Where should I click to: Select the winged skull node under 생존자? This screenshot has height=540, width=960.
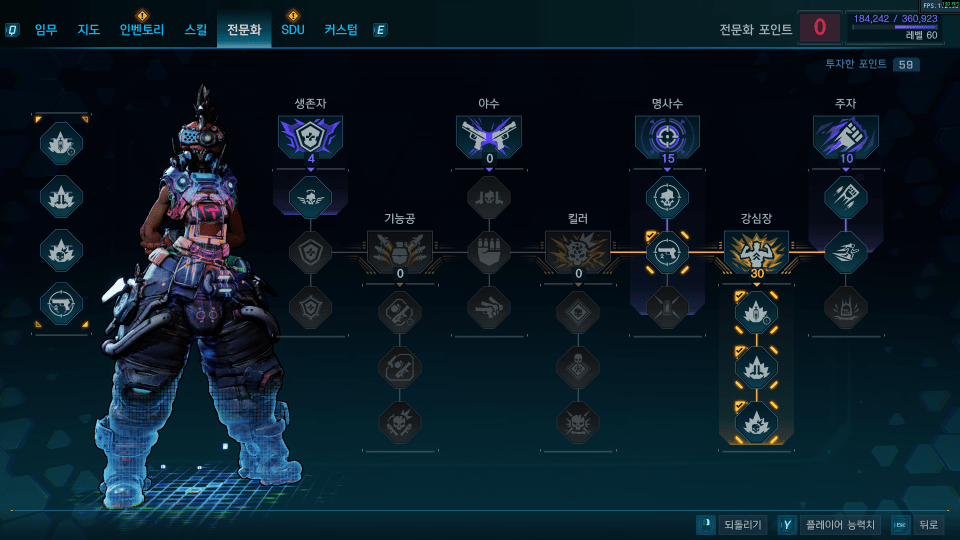tap(311, 197)
